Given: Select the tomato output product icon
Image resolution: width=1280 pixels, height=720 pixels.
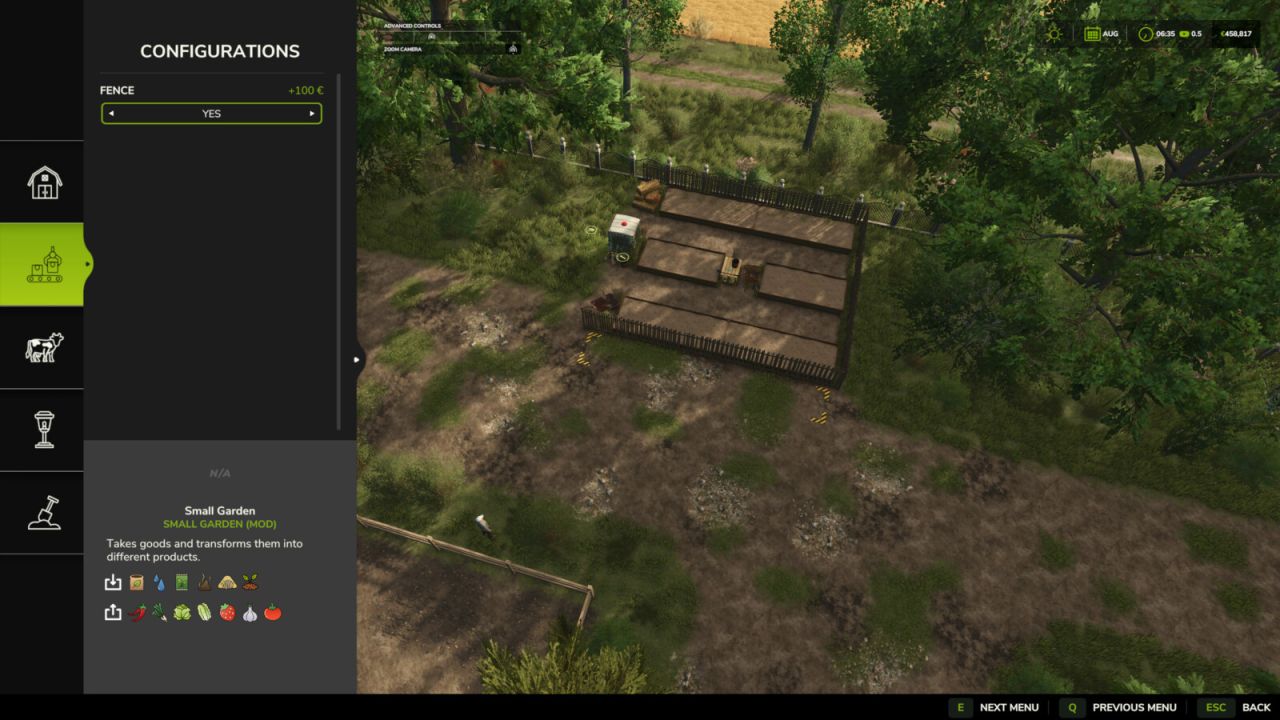Looking at the screenshot, I should pos(272,612).
